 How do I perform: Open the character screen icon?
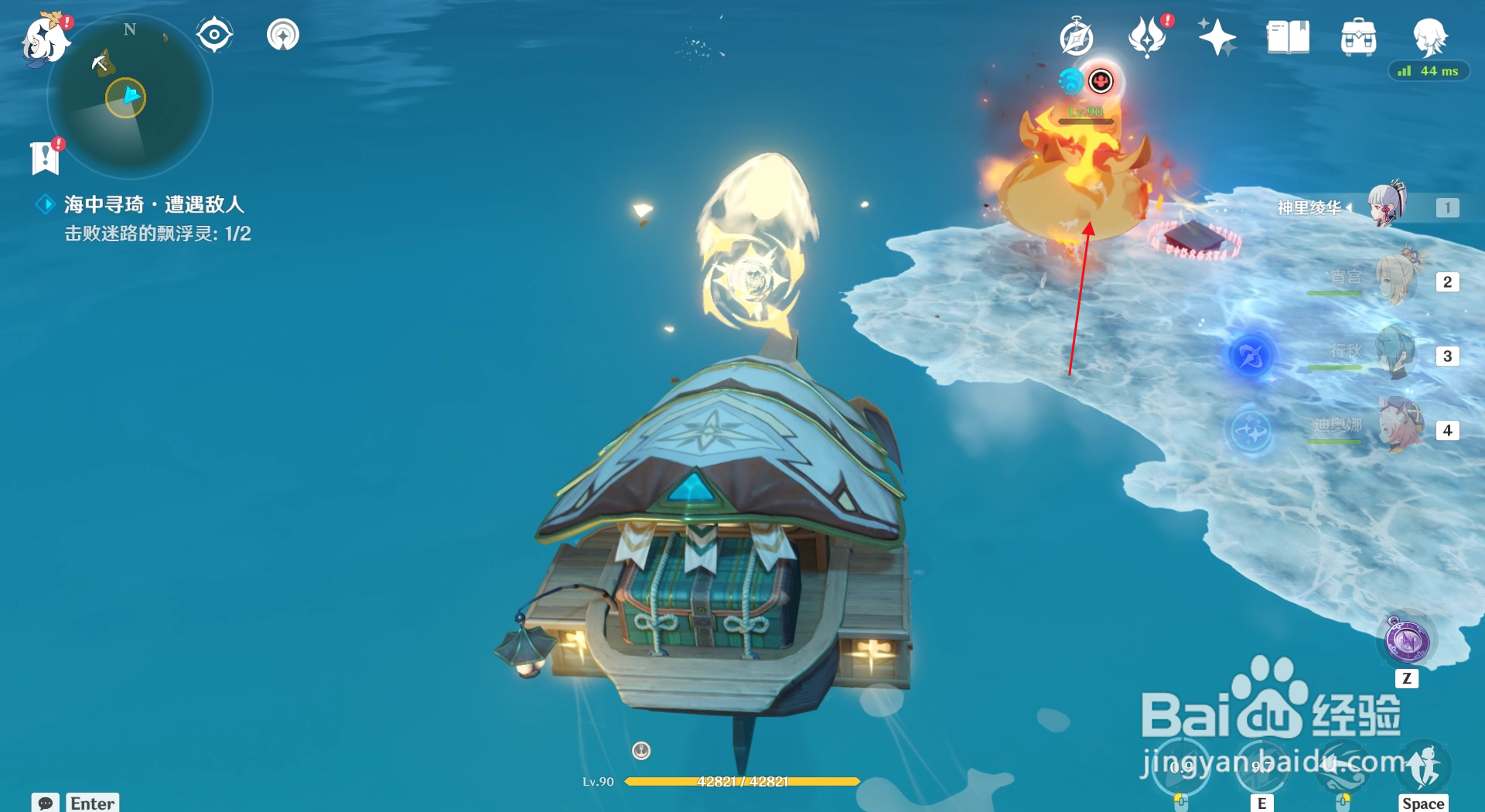pos(1429,36)
